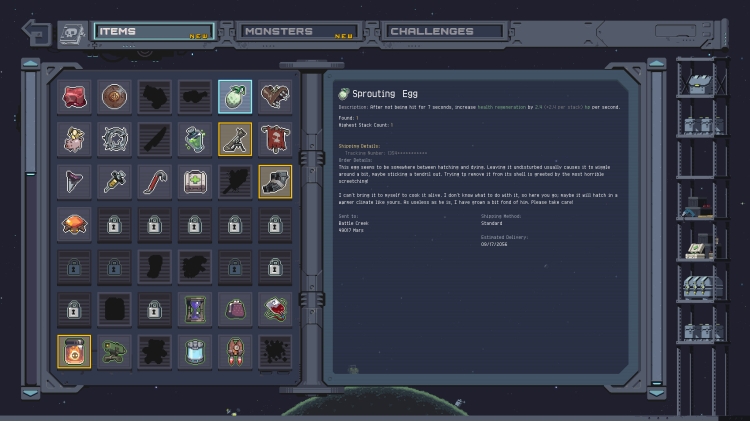Viewport: 750px width, 422px height.
Task: Pick the first aid kit item
Action: [x=195, y=181]
